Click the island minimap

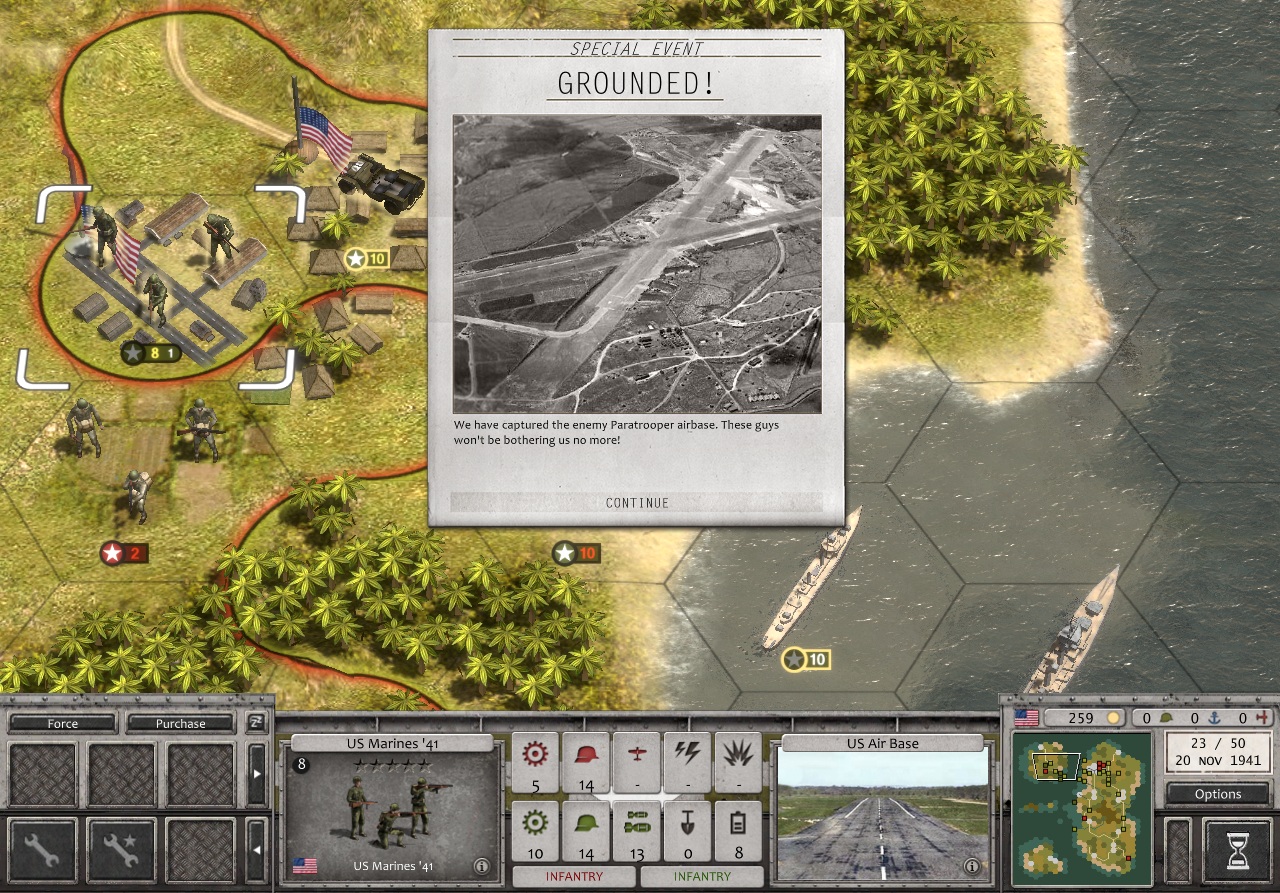coord(1081,808)
